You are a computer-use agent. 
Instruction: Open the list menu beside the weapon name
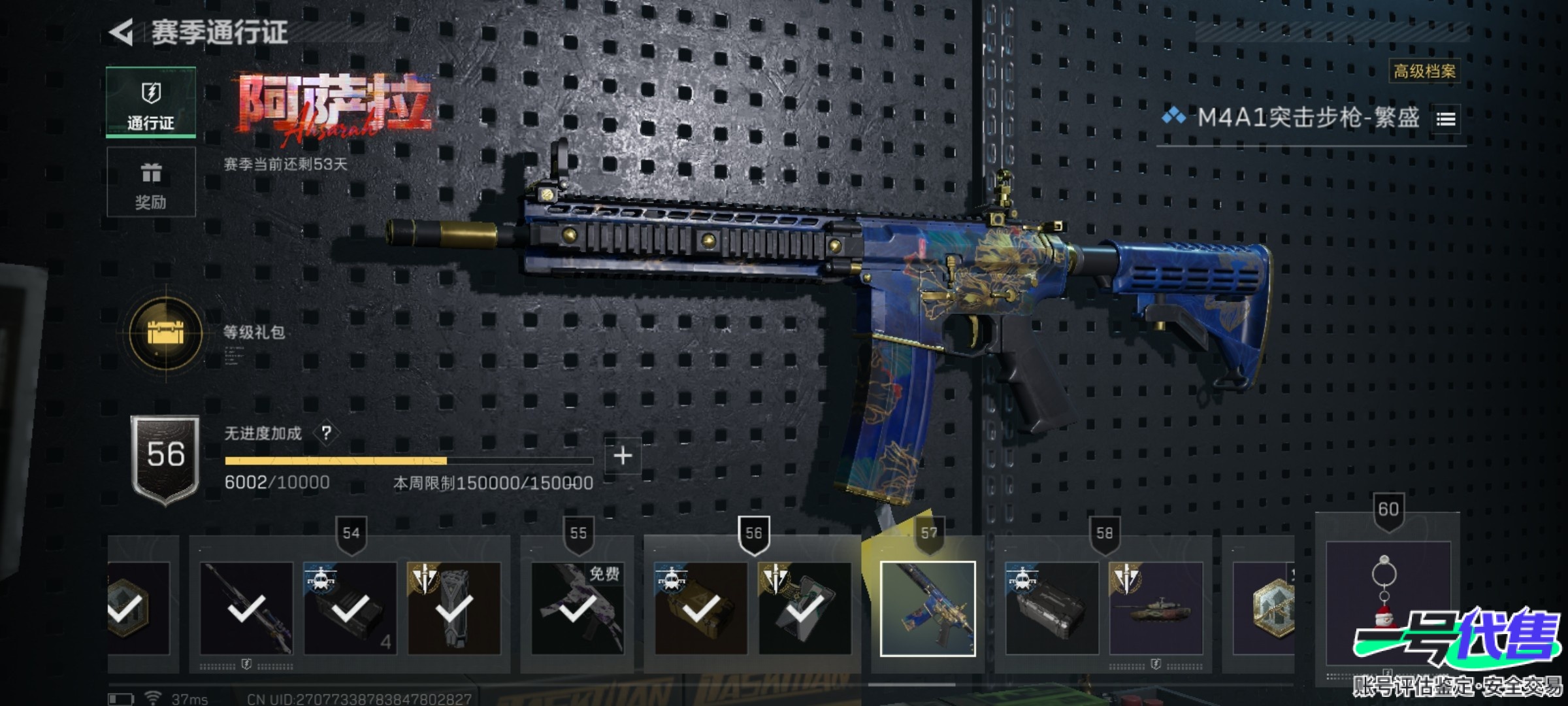1446,119
